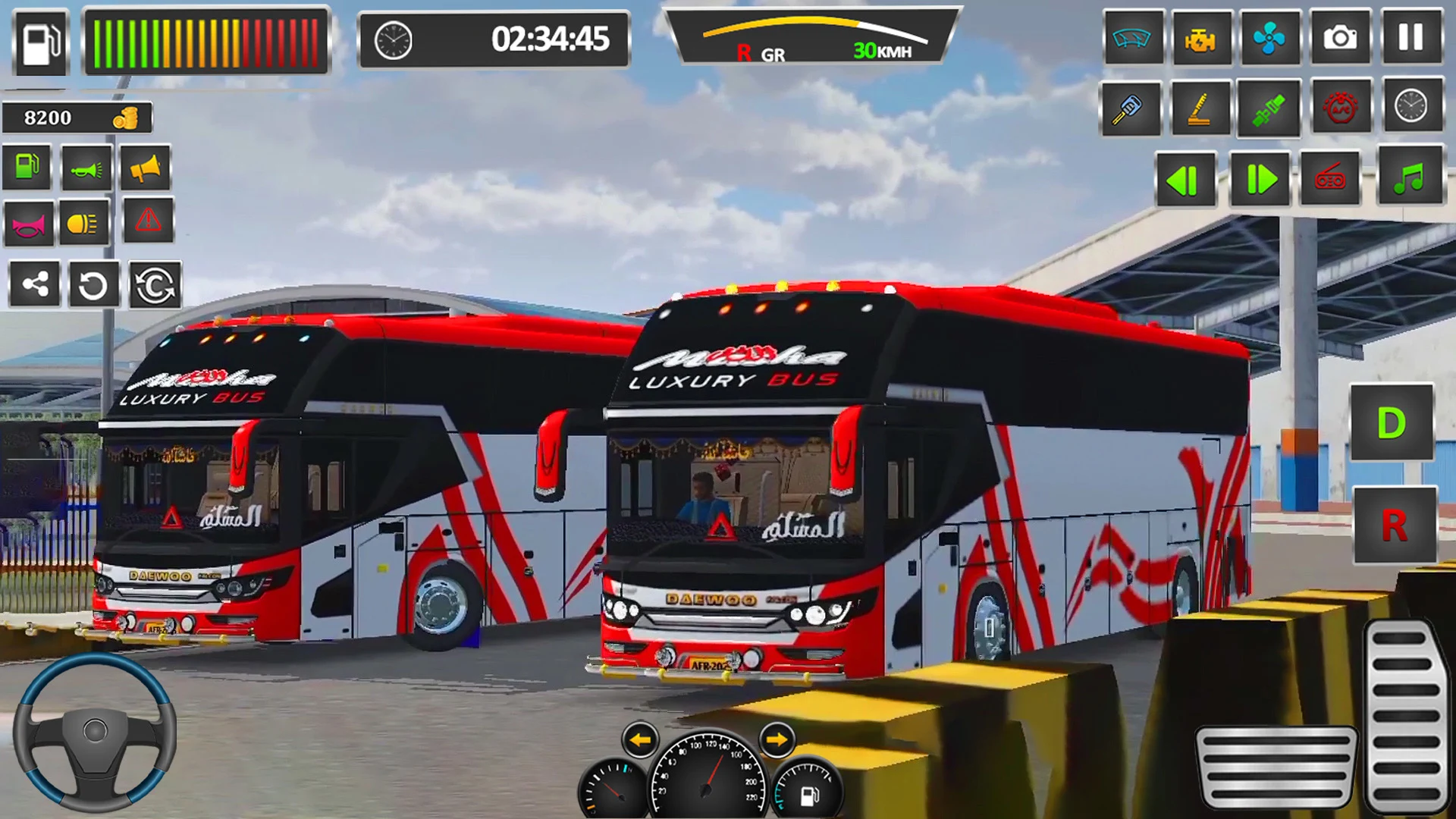Pause the game
Screen dimensions: 1456x819
(1410, 37)
